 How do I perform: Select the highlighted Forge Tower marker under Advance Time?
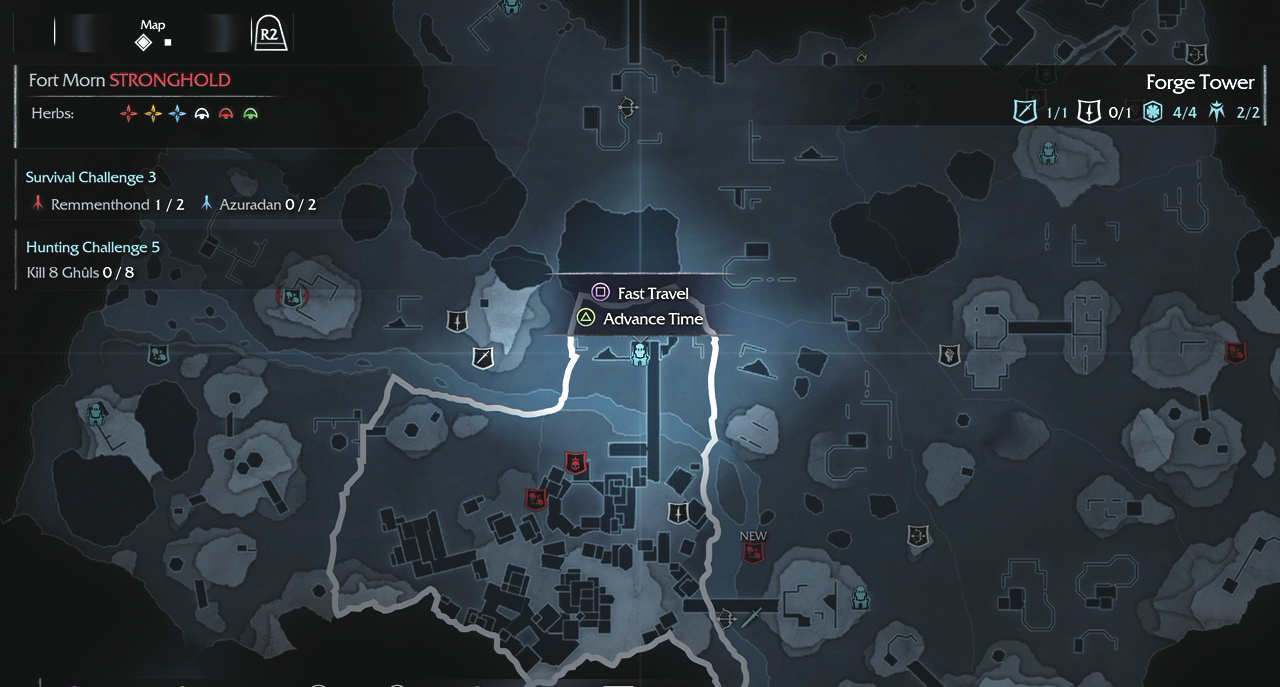(x=640, y=353)
